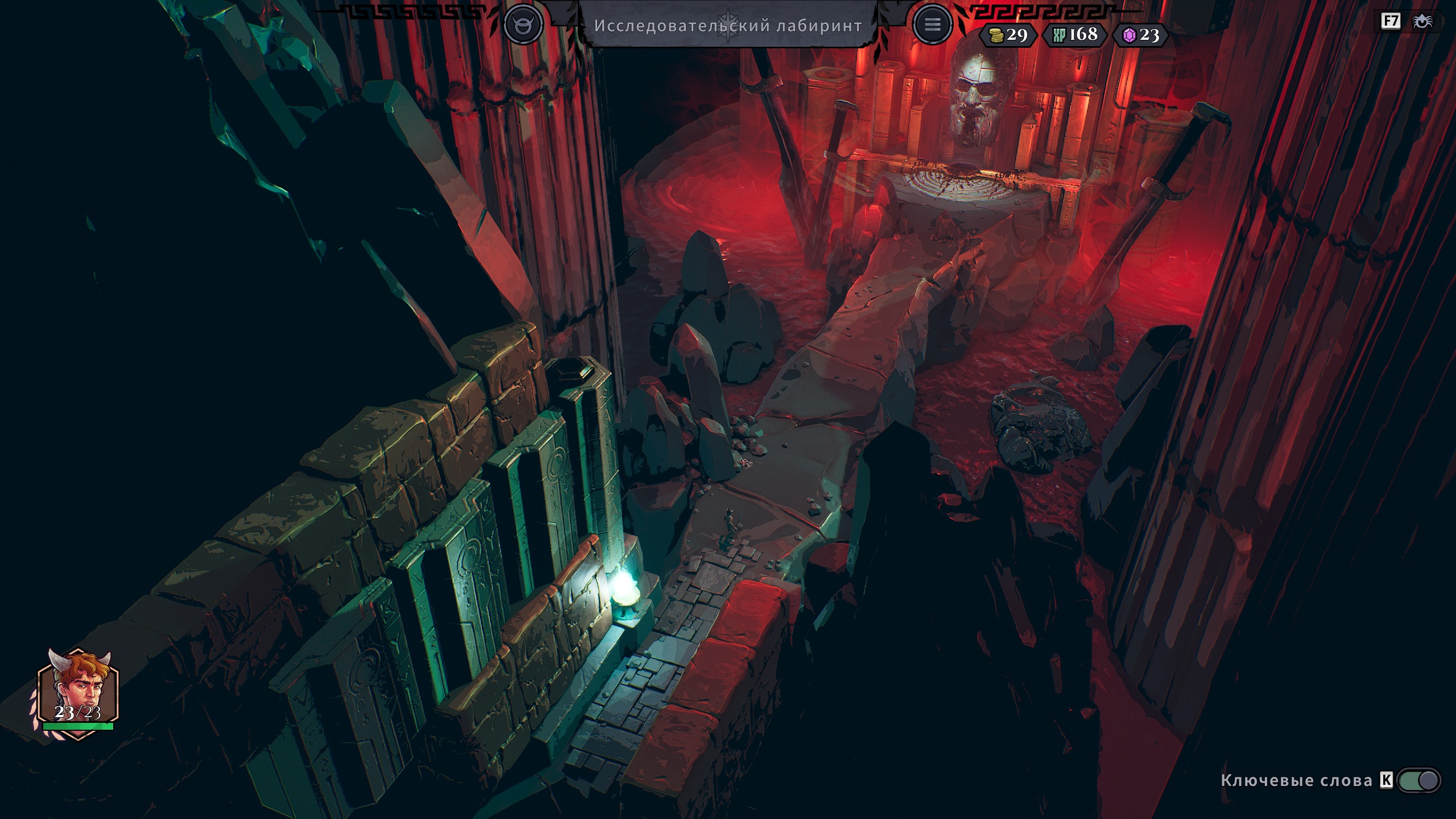Image resolution: width=1456 pixels, height=819 pixels.
Task: Click the XP experience counter
Action: 1074,35
